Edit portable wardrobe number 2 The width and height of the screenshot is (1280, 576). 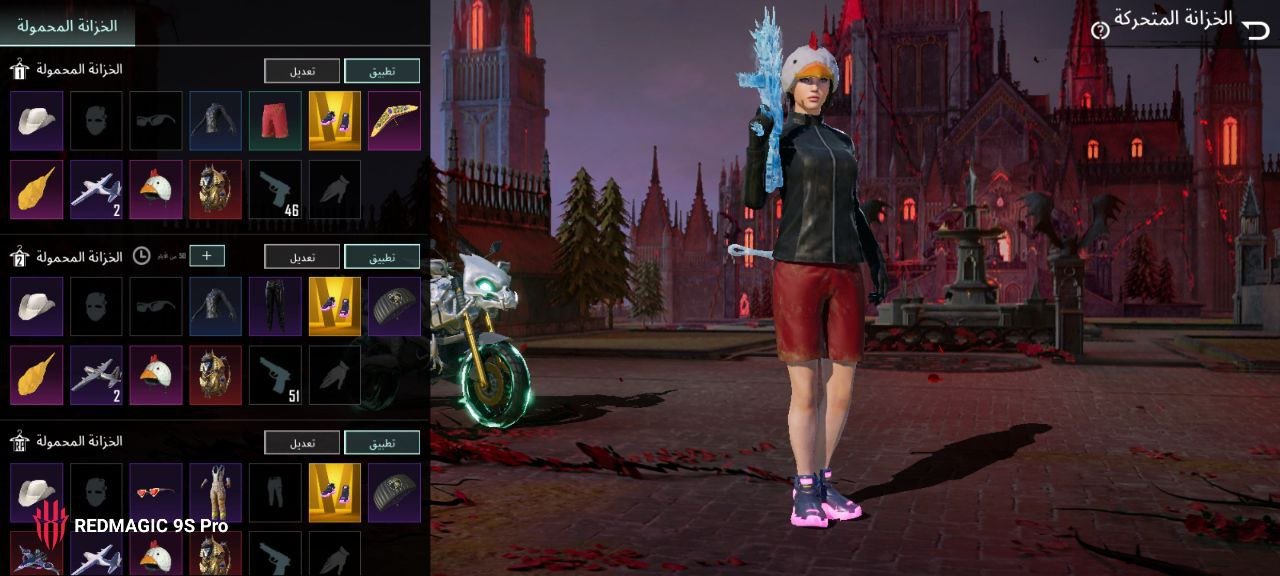302,257
